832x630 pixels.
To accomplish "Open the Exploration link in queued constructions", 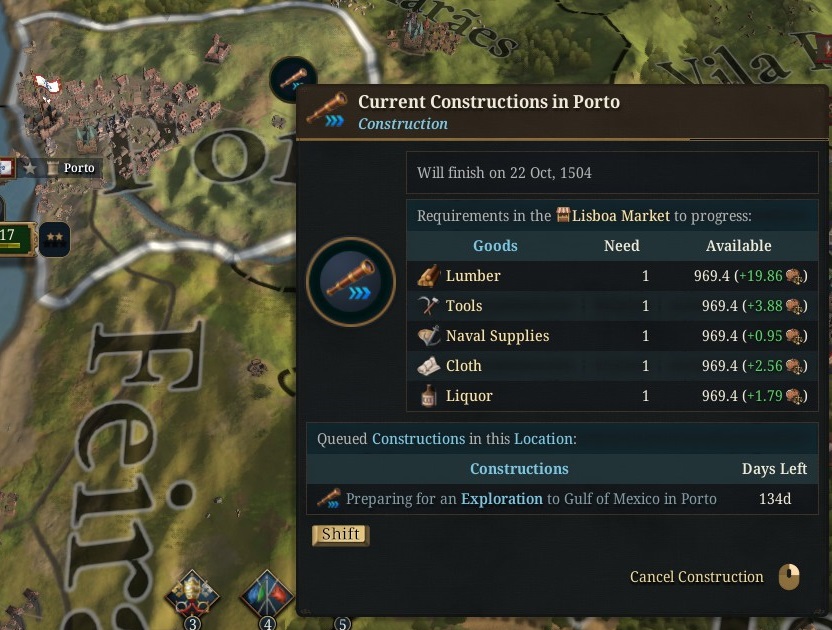I will pos(501,498).
